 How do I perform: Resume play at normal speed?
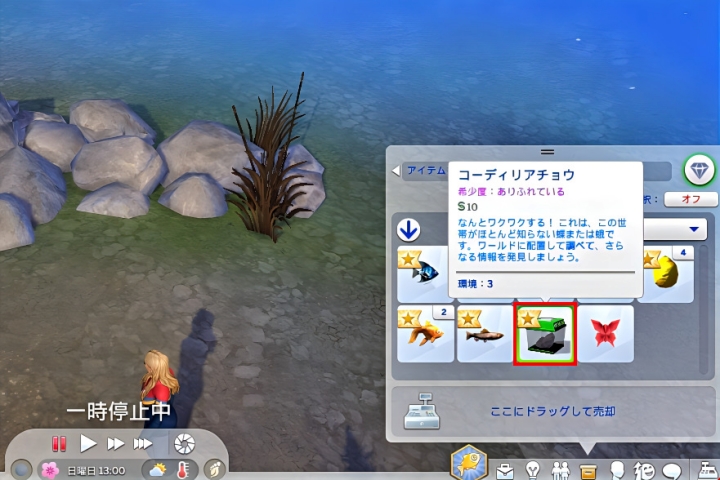(x=88, y=443)
